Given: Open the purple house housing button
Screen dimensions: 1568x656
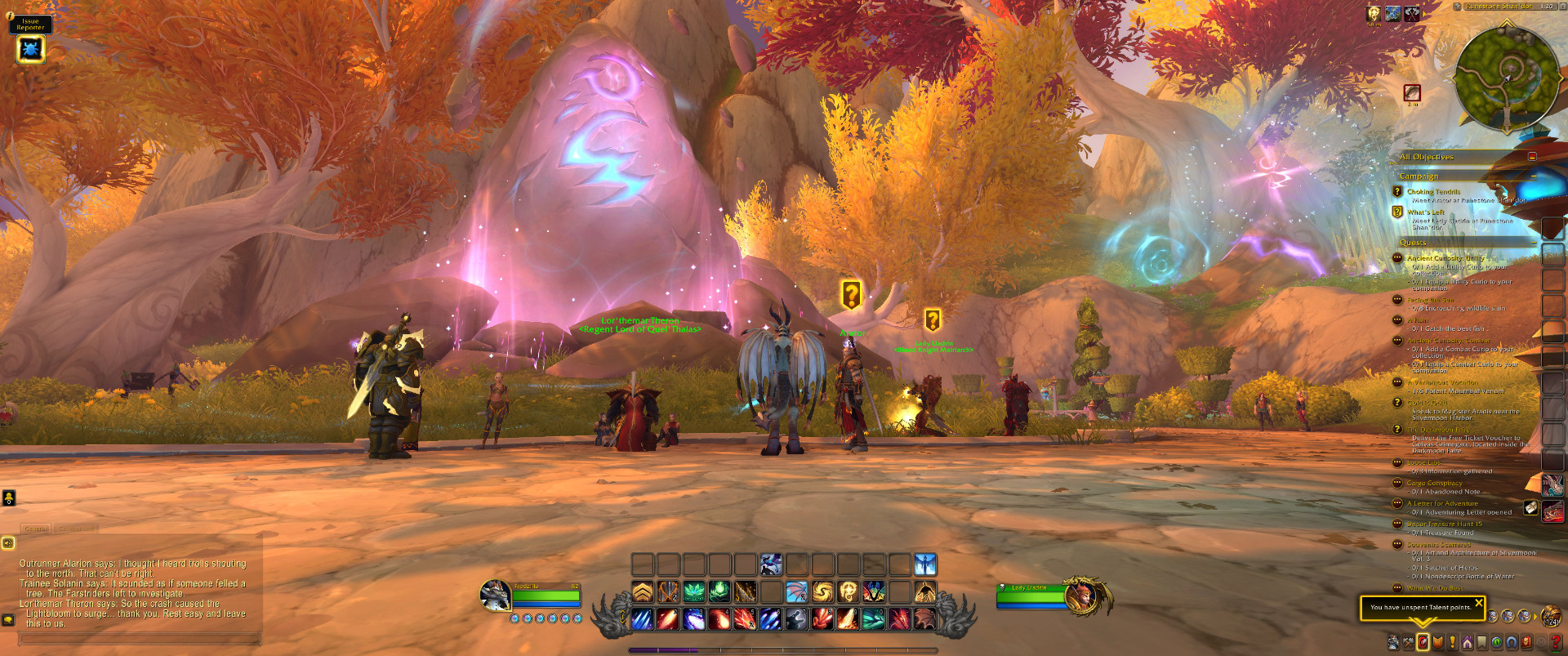Looking at the screenshot, I should click(1468, 643).
